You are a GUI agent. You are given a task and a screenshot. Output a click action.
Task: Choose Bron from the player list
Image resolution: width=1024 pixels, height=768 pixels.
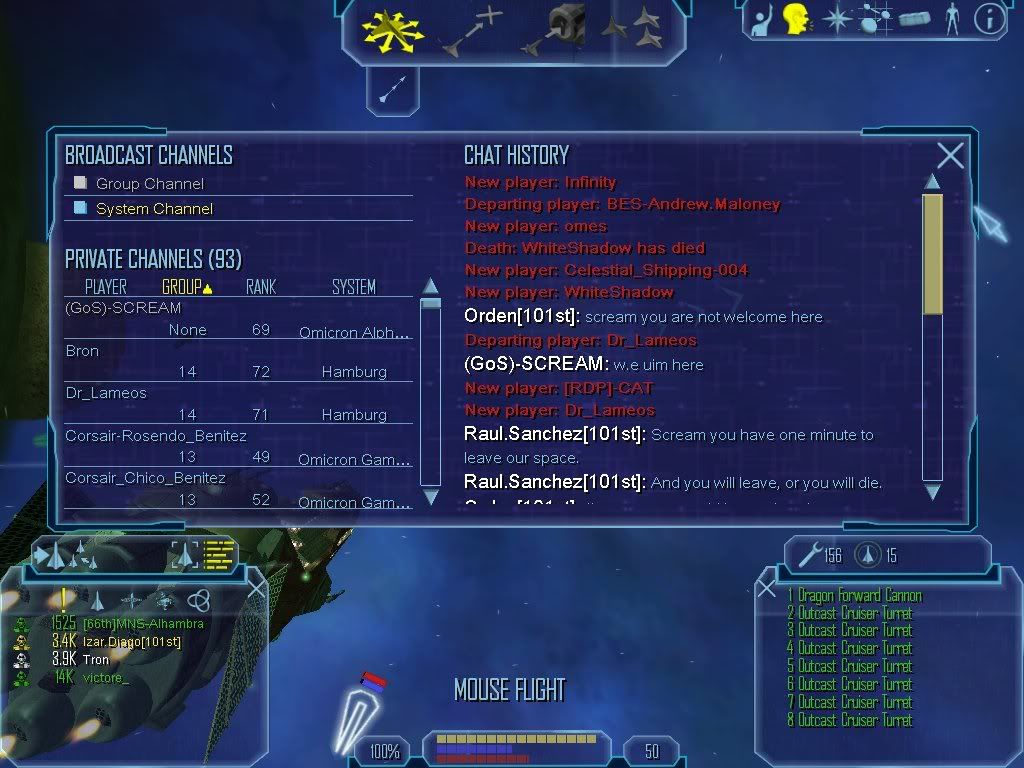pos(82,351)
